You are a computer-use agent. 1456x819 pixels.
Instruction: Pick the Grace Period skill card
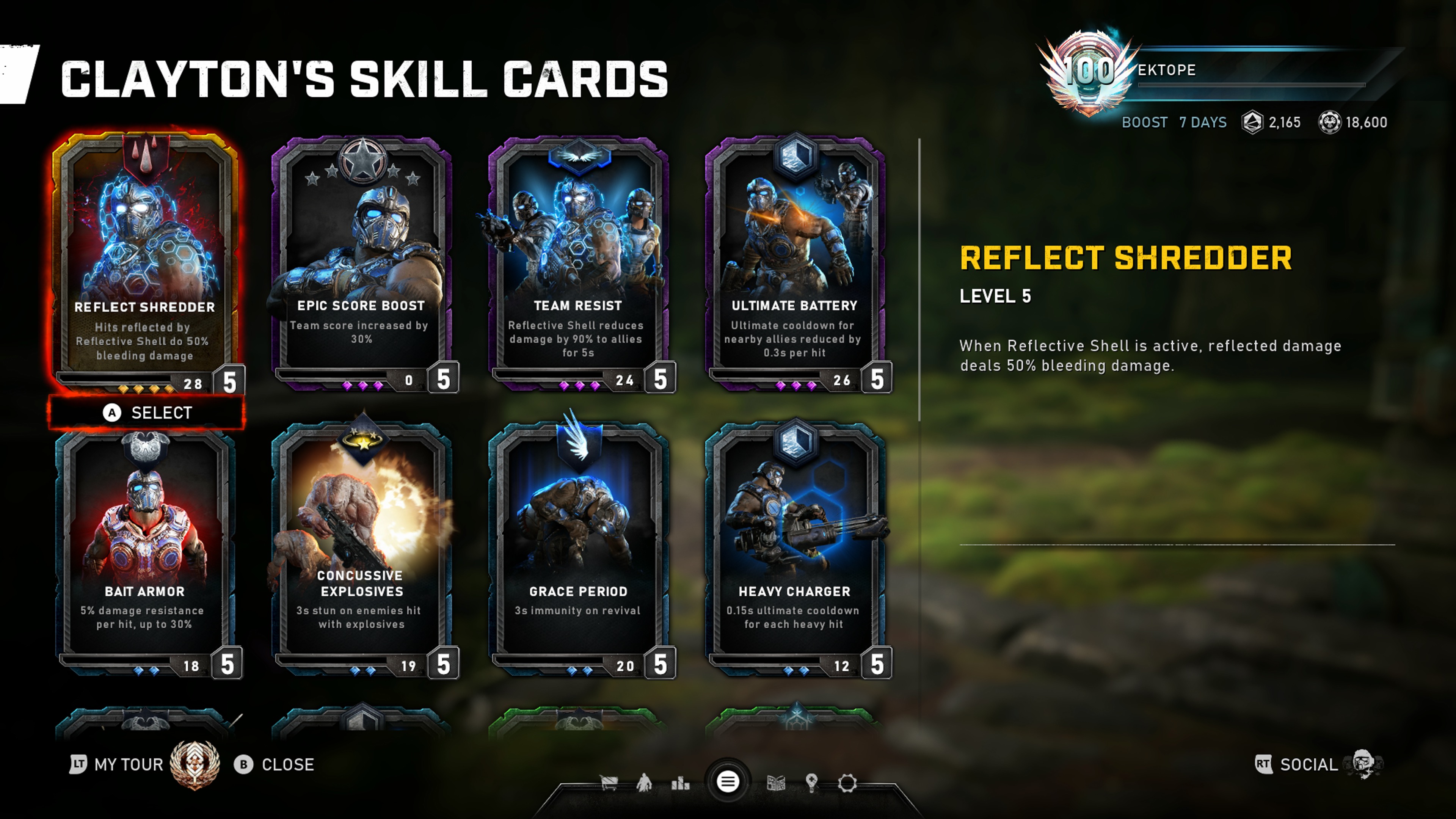click(x=578, y=548)
